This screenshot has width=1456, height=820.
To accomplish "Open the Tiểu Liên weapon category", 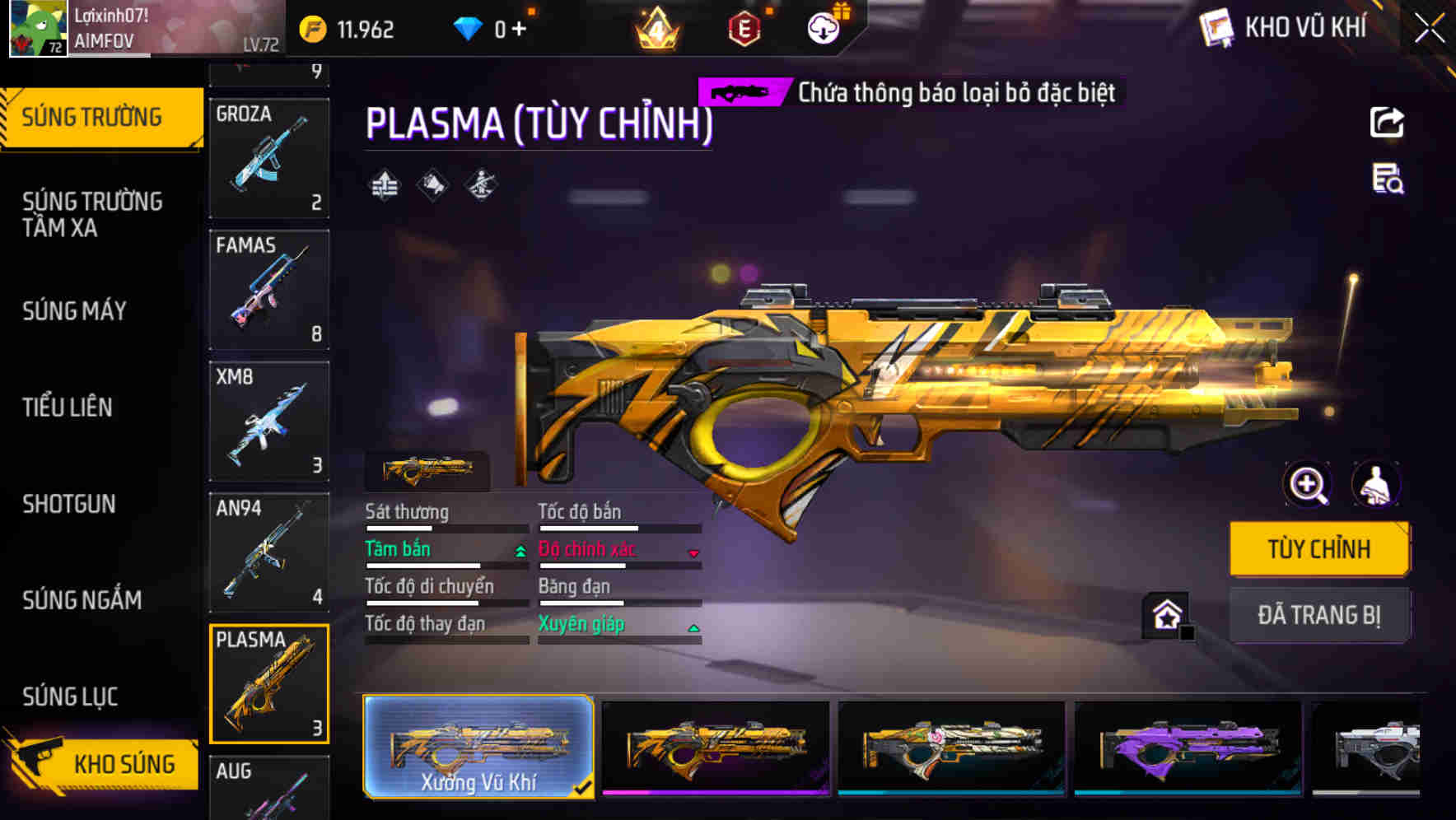I will tap(68, 407).
